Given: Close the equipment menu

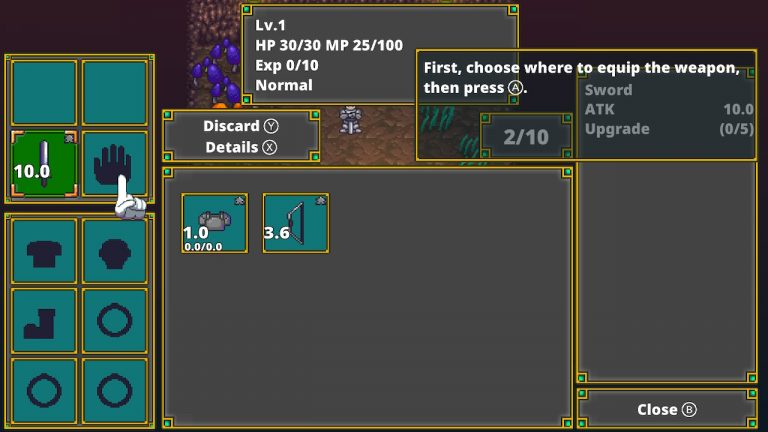Looking at the screenshot, I should pos(666,410).
